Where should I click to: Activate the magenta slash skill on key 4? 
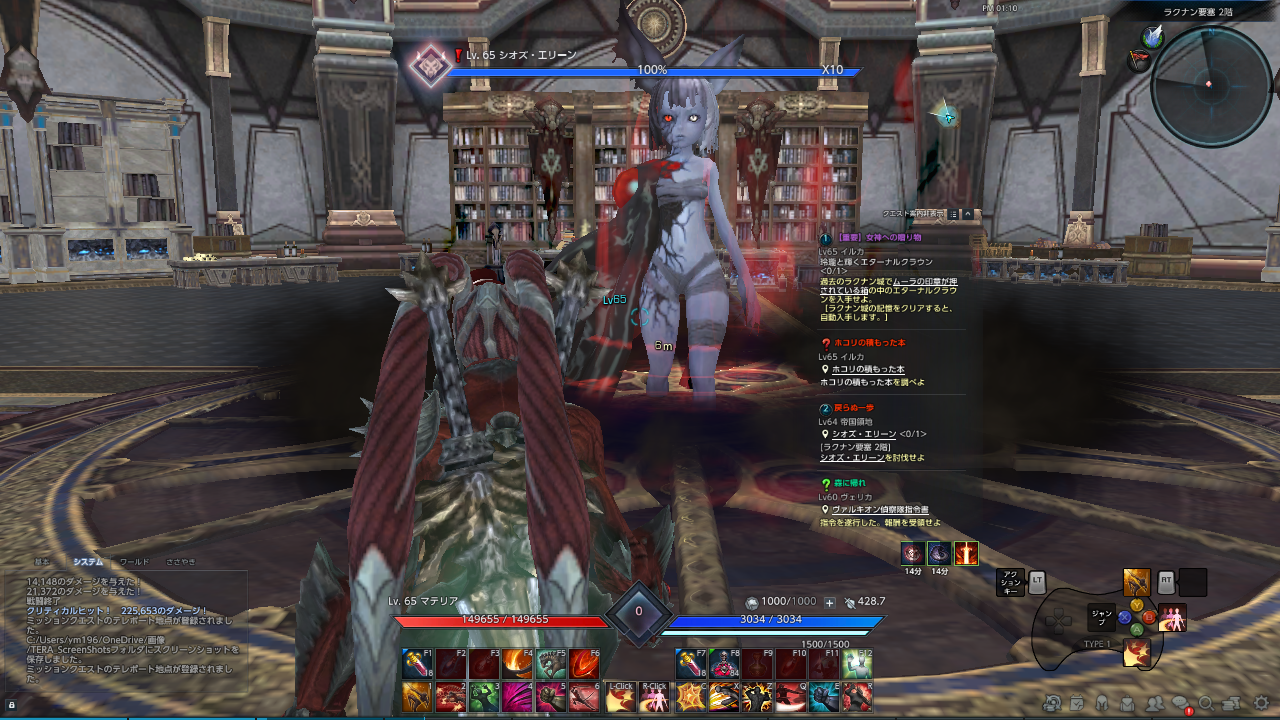point(518,696)
